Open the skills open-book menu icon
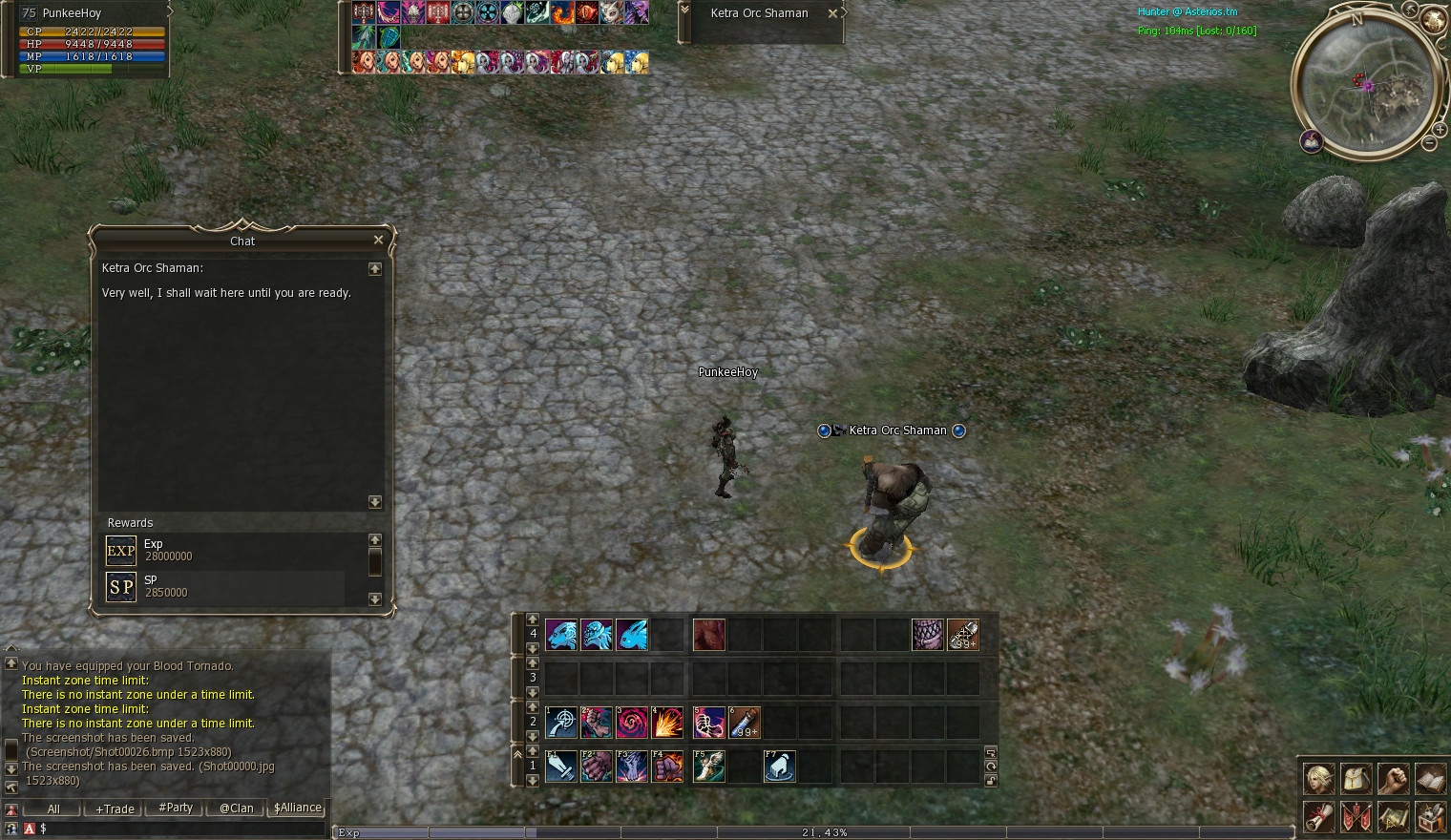 tap(1430, 779)
